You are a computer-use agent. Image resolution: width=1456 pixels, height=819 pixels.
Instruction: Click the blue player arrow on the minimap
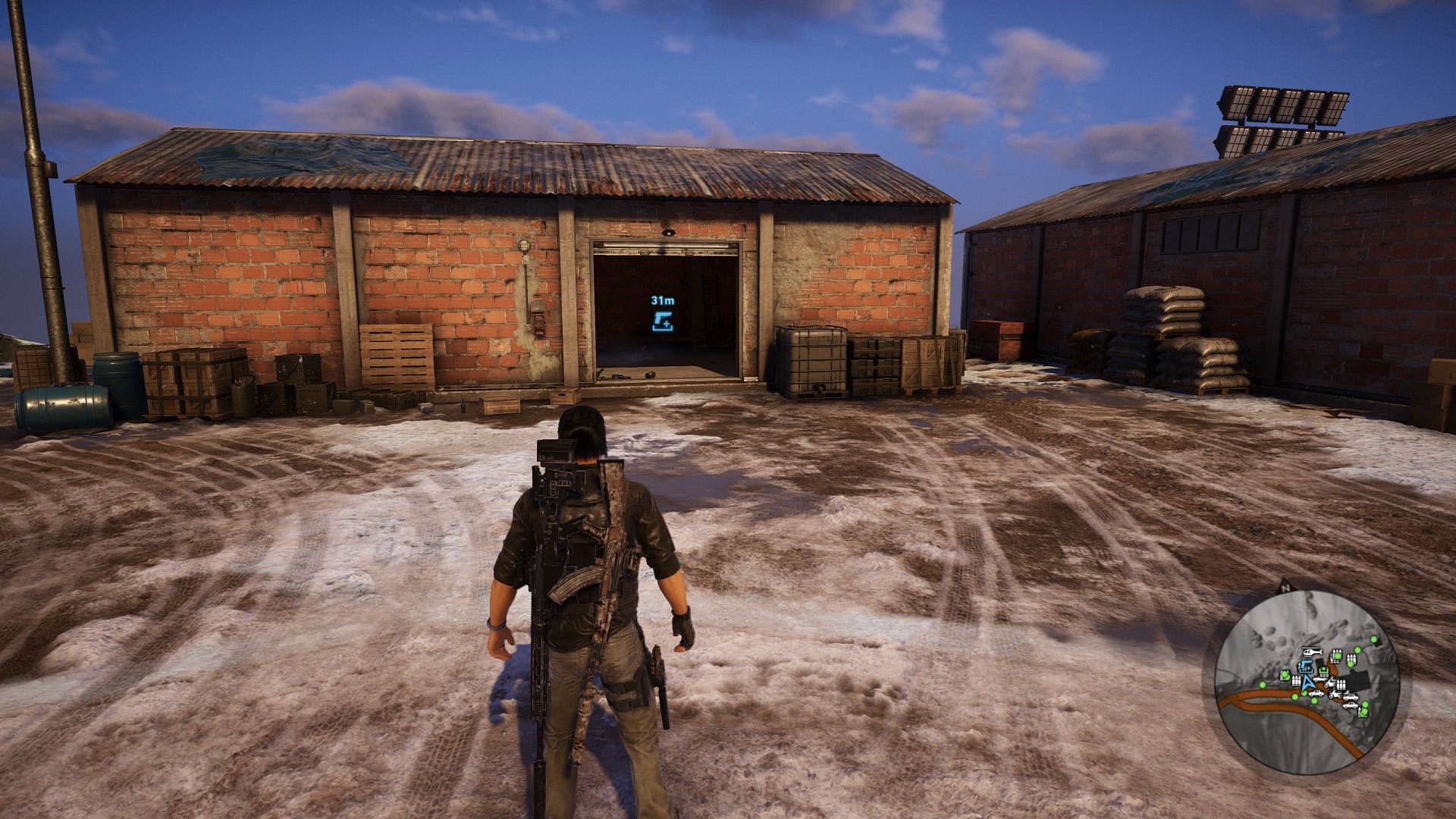(1309, 681)
